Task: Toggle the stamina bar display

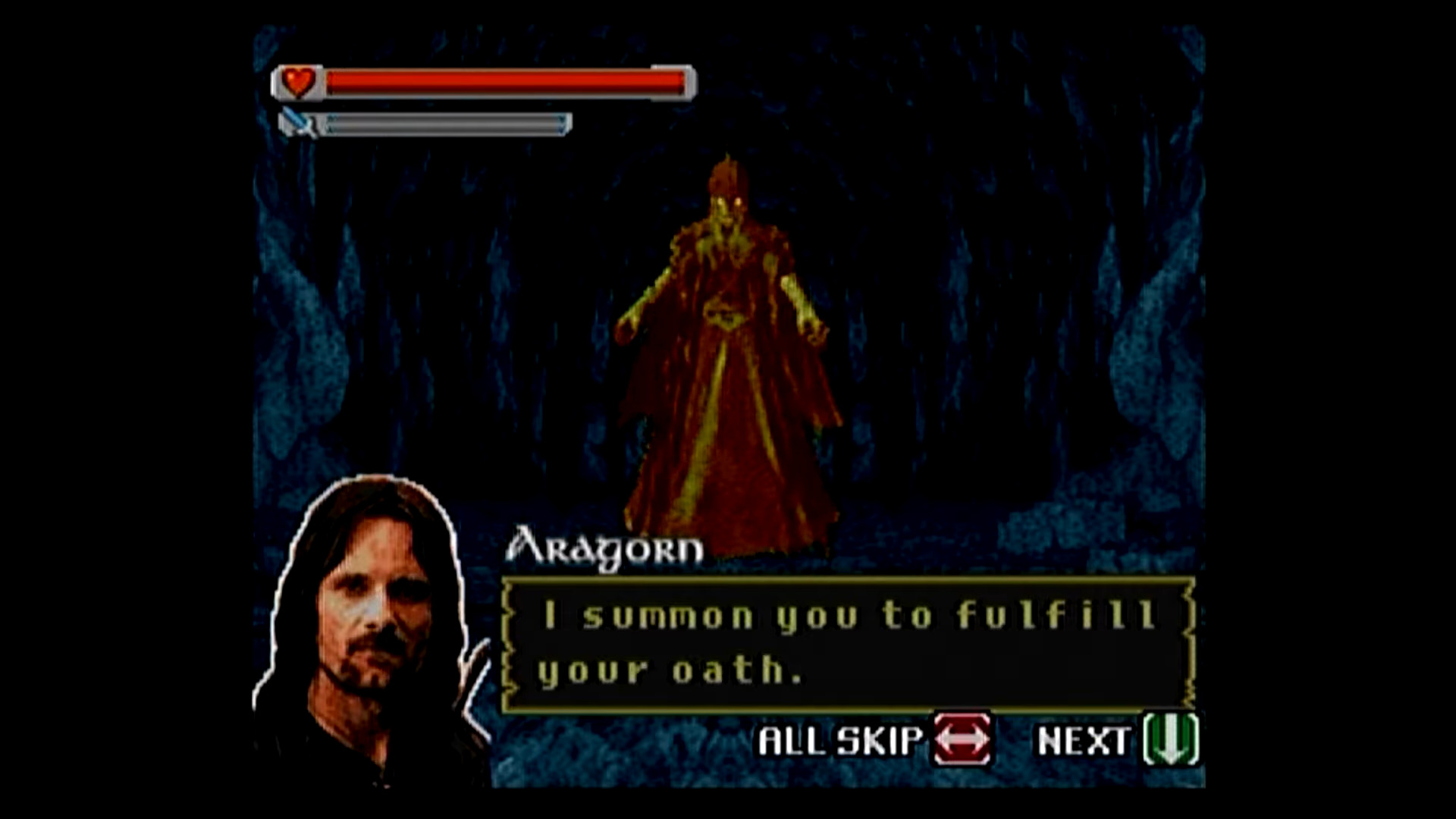Action: (444, 121)
